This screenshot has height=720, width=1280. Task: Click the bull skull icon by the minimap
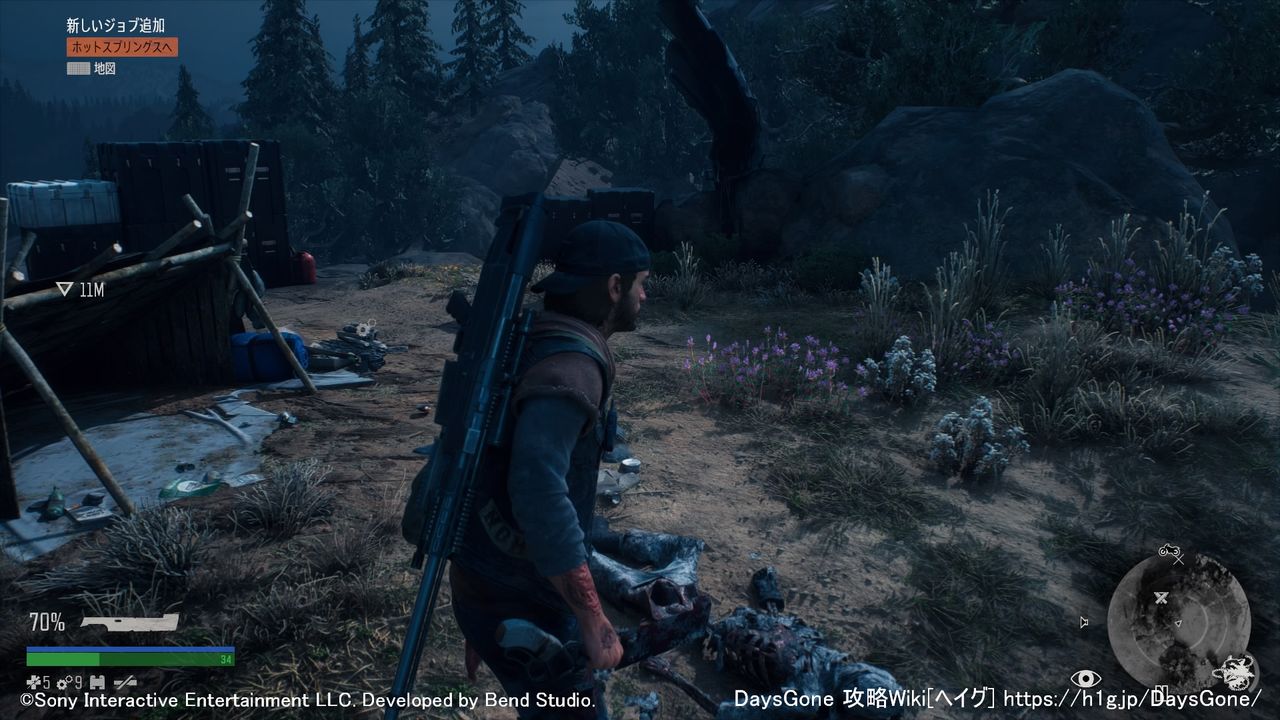coord(1237,669)
